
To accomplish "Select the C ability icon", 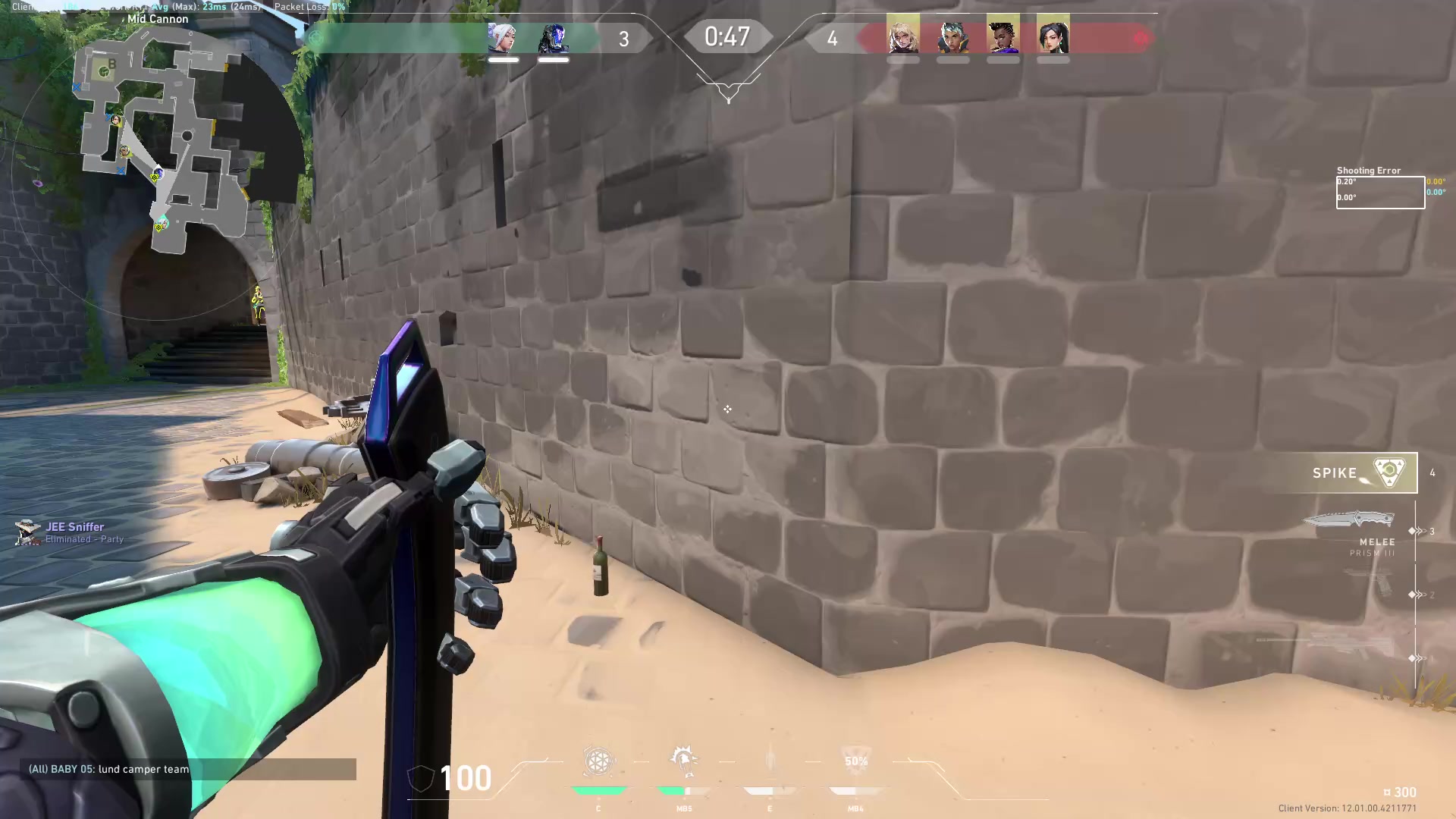I will coord(598,762).
